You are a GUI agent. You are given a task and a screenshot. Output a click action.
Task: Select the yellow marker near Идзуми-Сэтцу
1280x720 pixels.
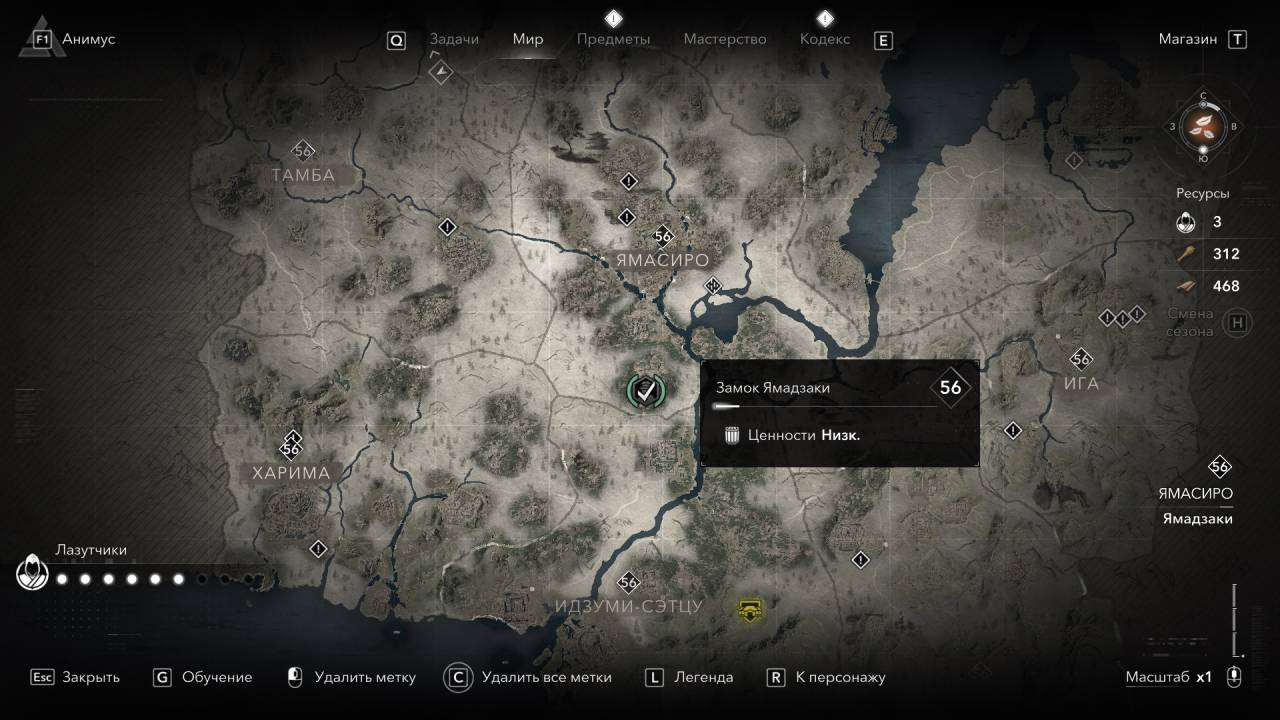(x=747, y=607)
